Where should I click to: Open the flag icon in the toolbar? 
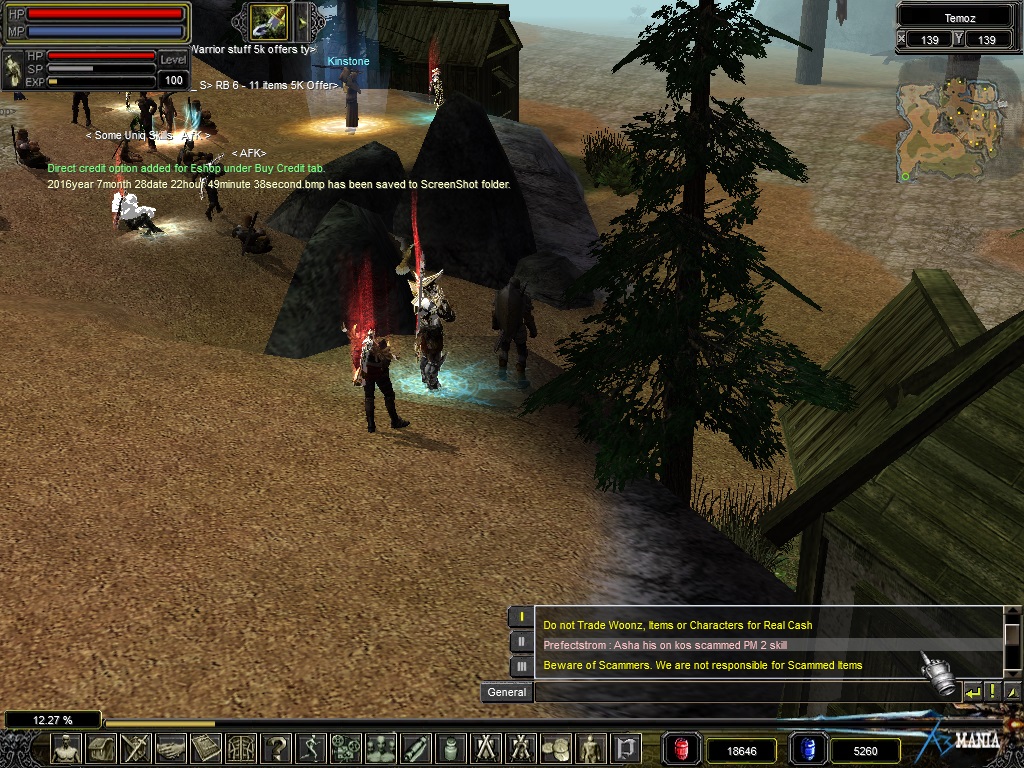point(627,748)
